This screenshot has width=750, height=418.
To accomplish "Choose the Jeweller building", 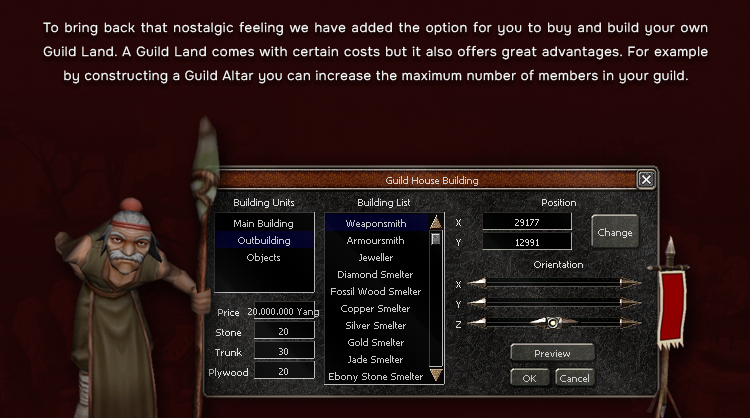I will (x=375, y=257).
